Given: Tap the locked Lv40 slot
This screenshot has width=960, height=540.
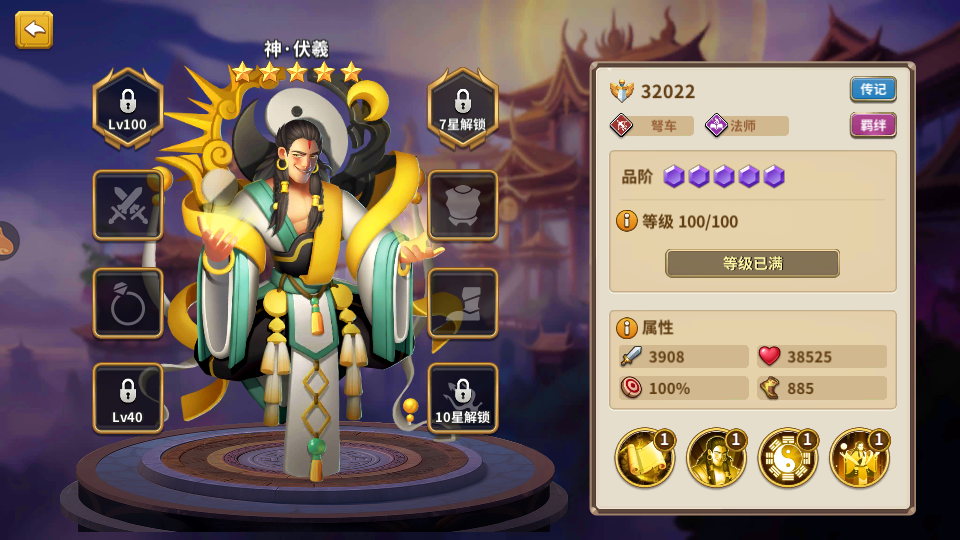Looking at the screenshot, I should [128, 397].
